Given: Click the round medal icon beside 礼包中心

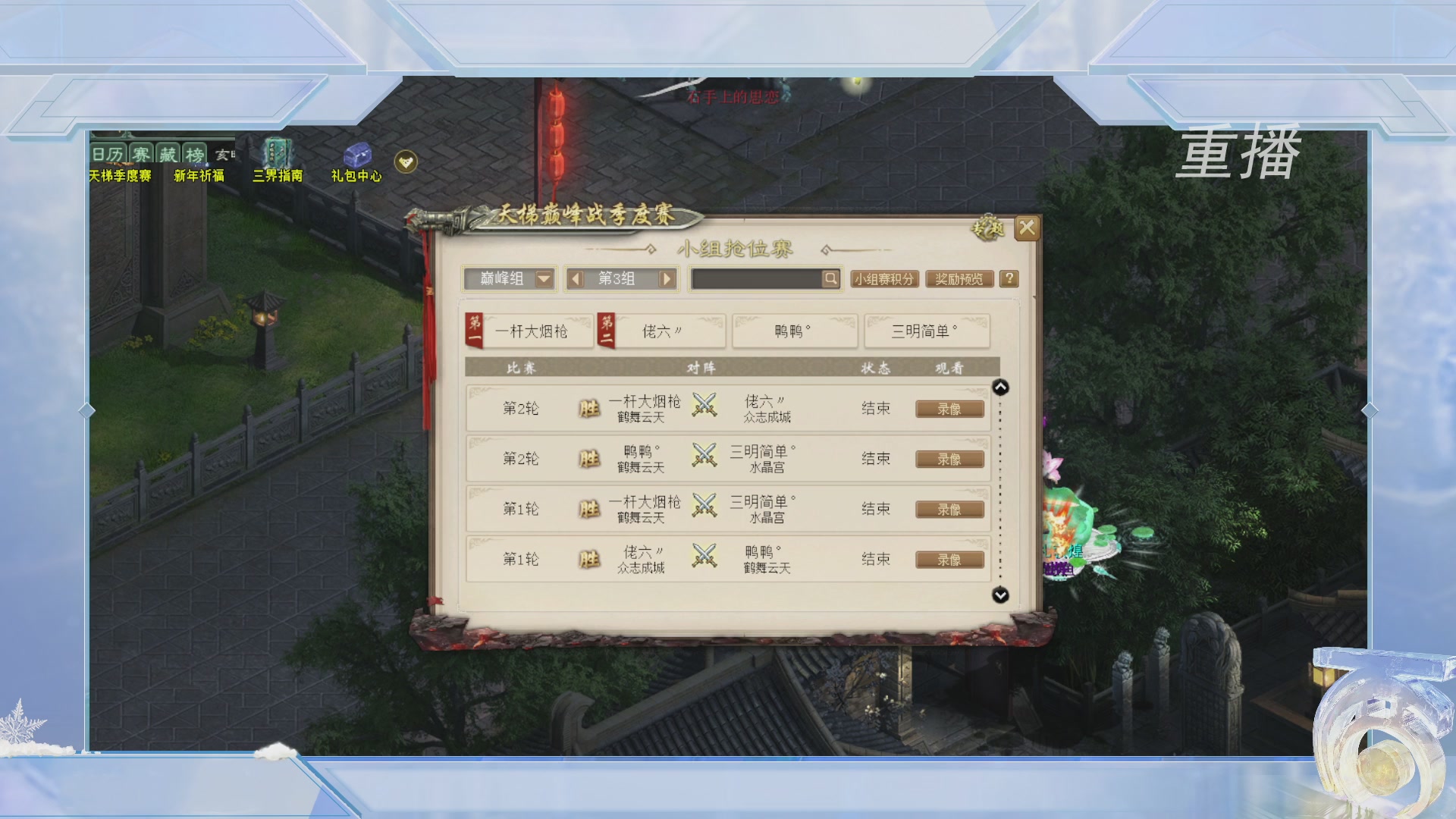Looking at the screenshot, I should (405, 161).
